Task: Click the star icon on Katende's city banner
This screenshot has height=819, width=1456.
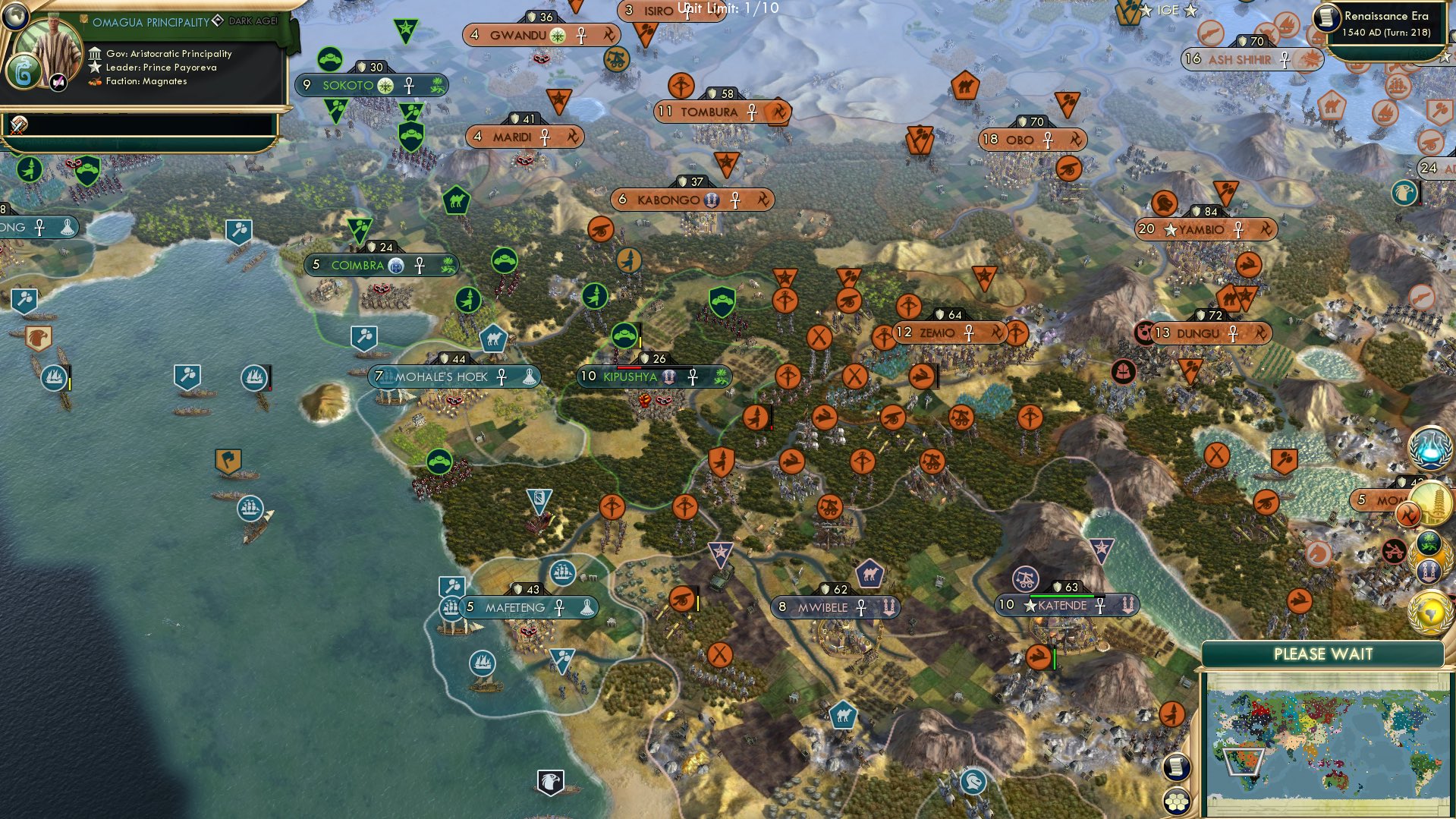Action: [1030, 606]
